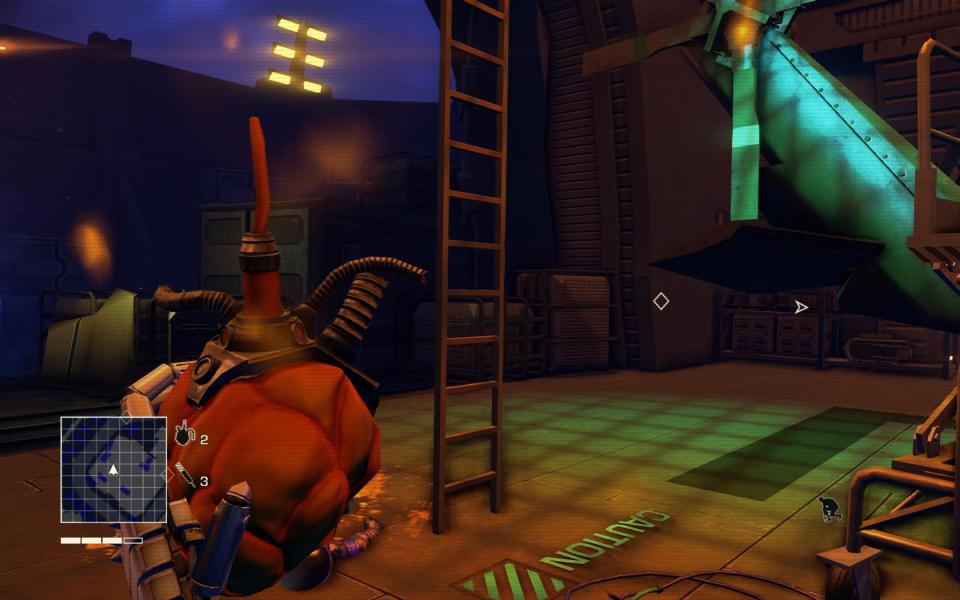960x600 pixels.
Task: Click the grid minimap
Action: point(113,469)
